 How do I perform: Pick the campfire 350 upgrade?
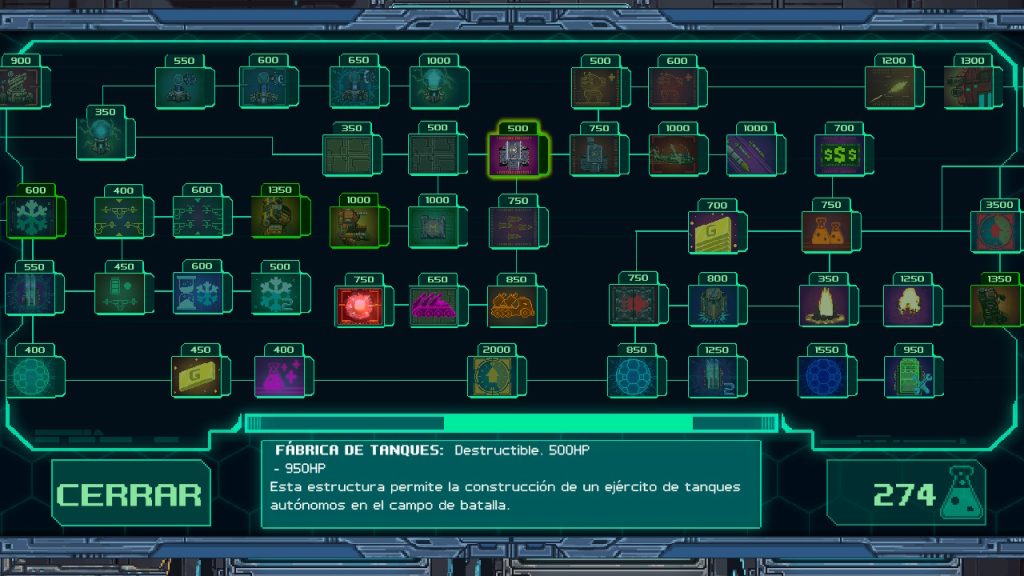tap(827, 305)
